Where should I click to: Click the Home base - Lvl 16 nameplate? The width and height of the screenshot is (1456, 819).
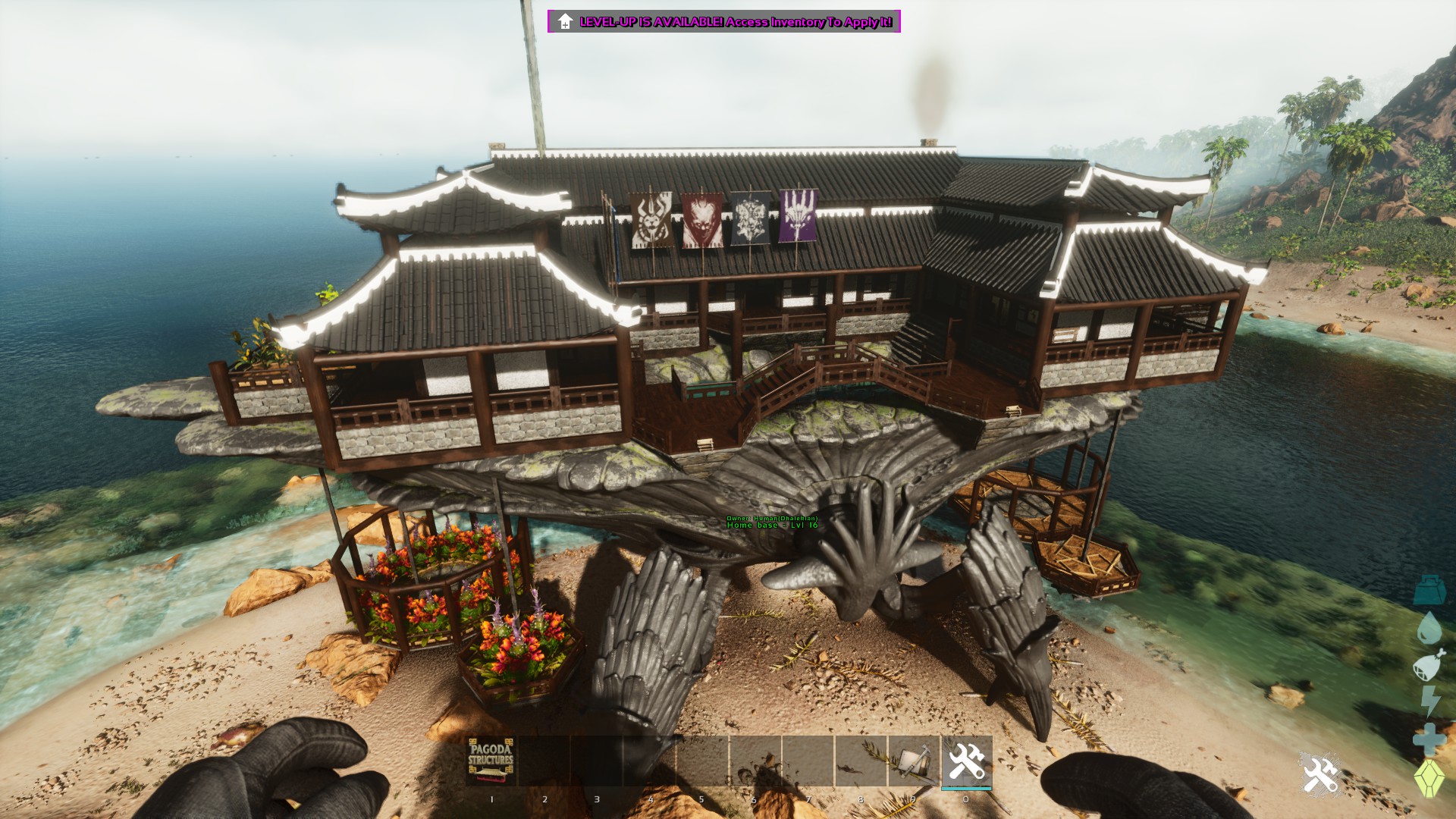pos(773,526)
